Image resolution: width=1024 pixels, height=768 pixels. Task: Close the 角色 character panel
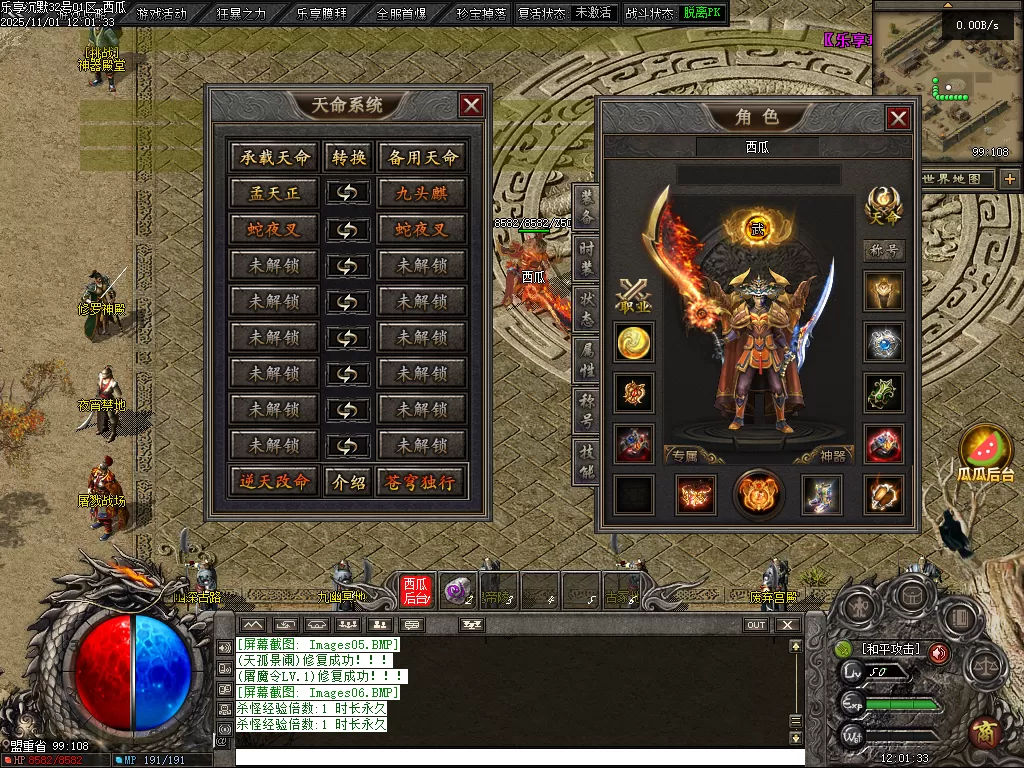coord(898,118)
